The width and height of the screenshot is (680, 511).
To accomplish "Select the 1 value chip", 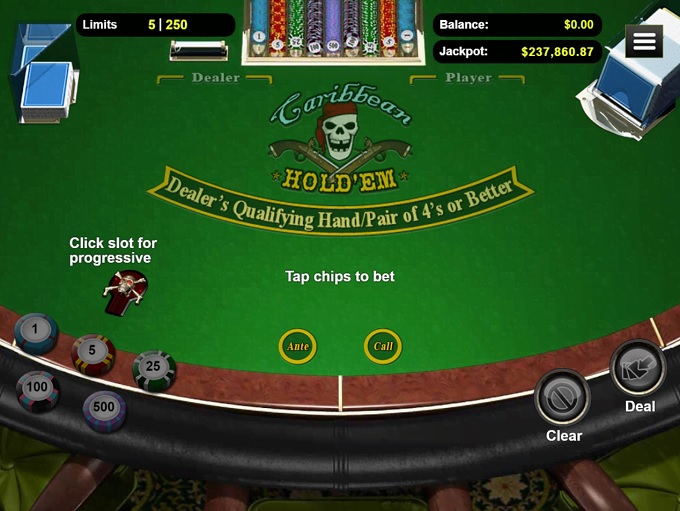I will pos(36,331).
